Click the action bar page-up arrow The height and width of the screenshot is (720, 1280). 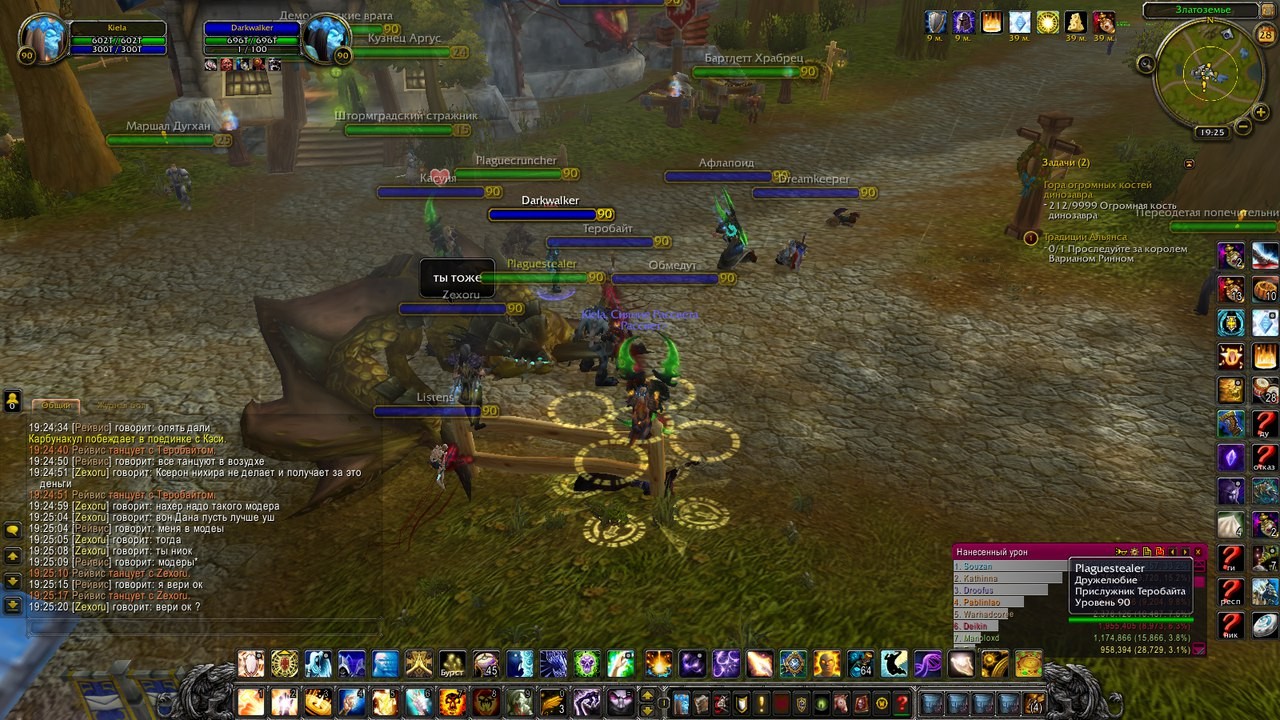tap(647, 695)
